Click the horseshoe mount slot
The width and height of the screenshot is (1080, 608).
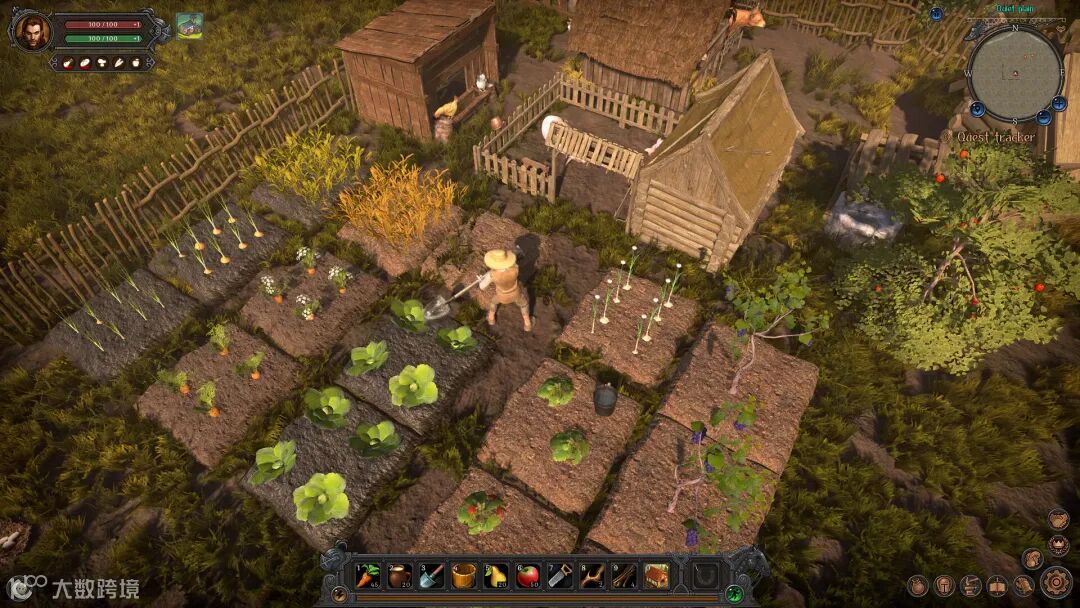point(707,576)
